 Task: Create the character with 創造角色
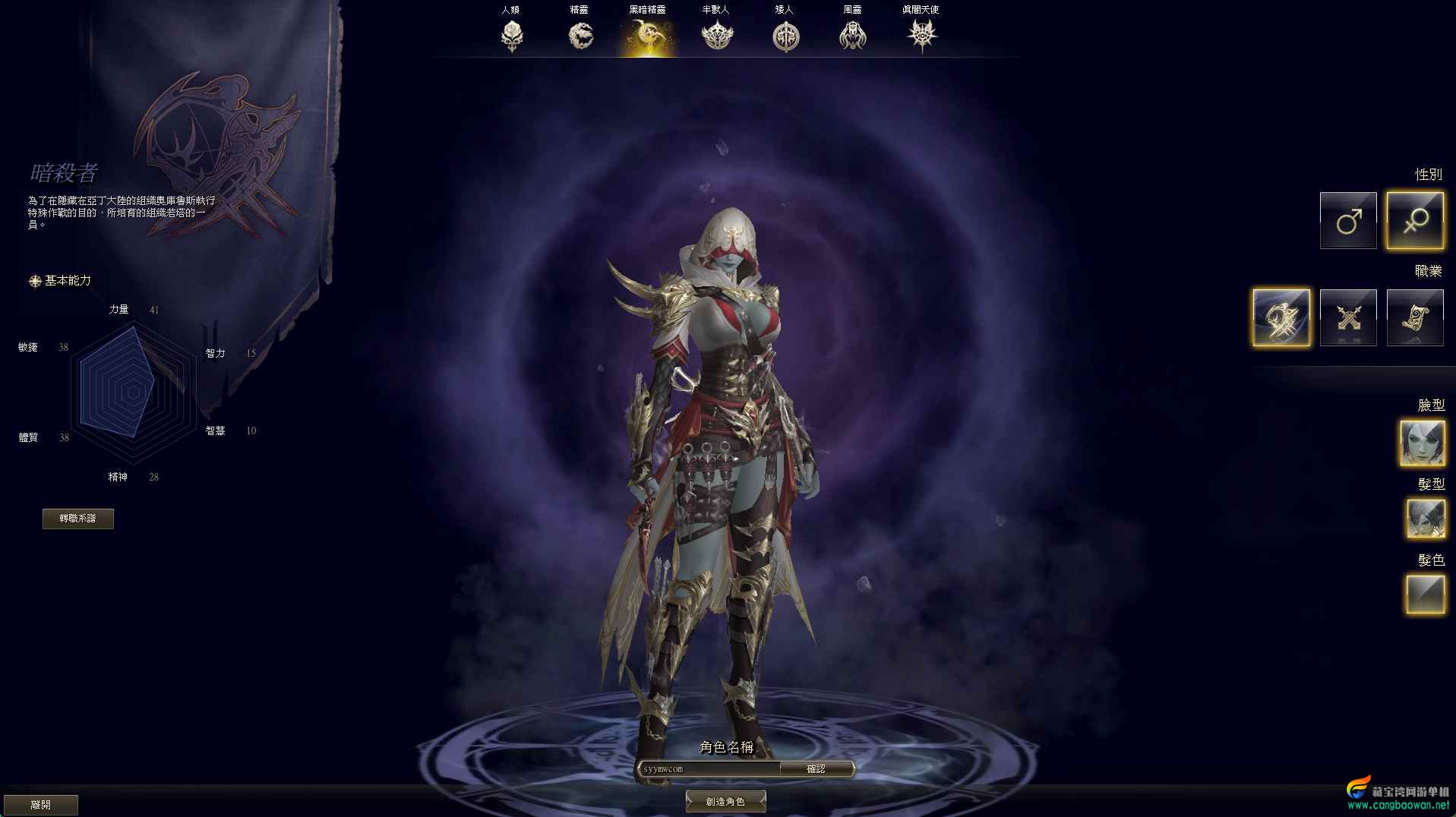(725, 801)
